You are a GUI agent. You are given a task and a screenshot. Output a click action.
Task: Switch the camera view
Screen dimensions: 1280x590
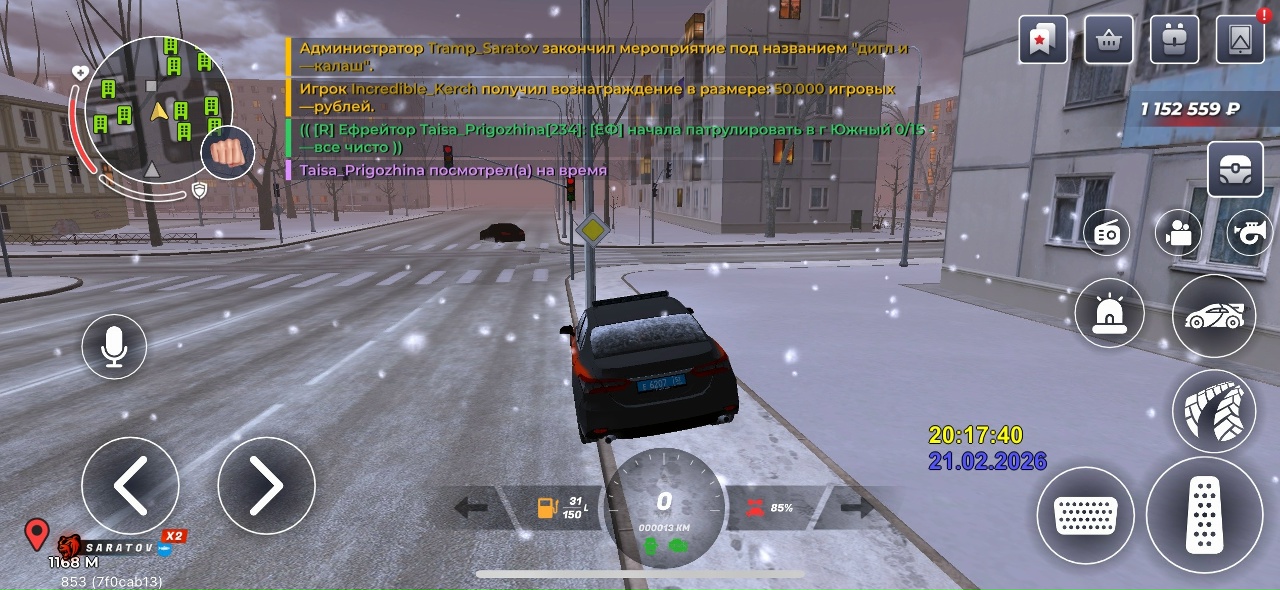1179,234
